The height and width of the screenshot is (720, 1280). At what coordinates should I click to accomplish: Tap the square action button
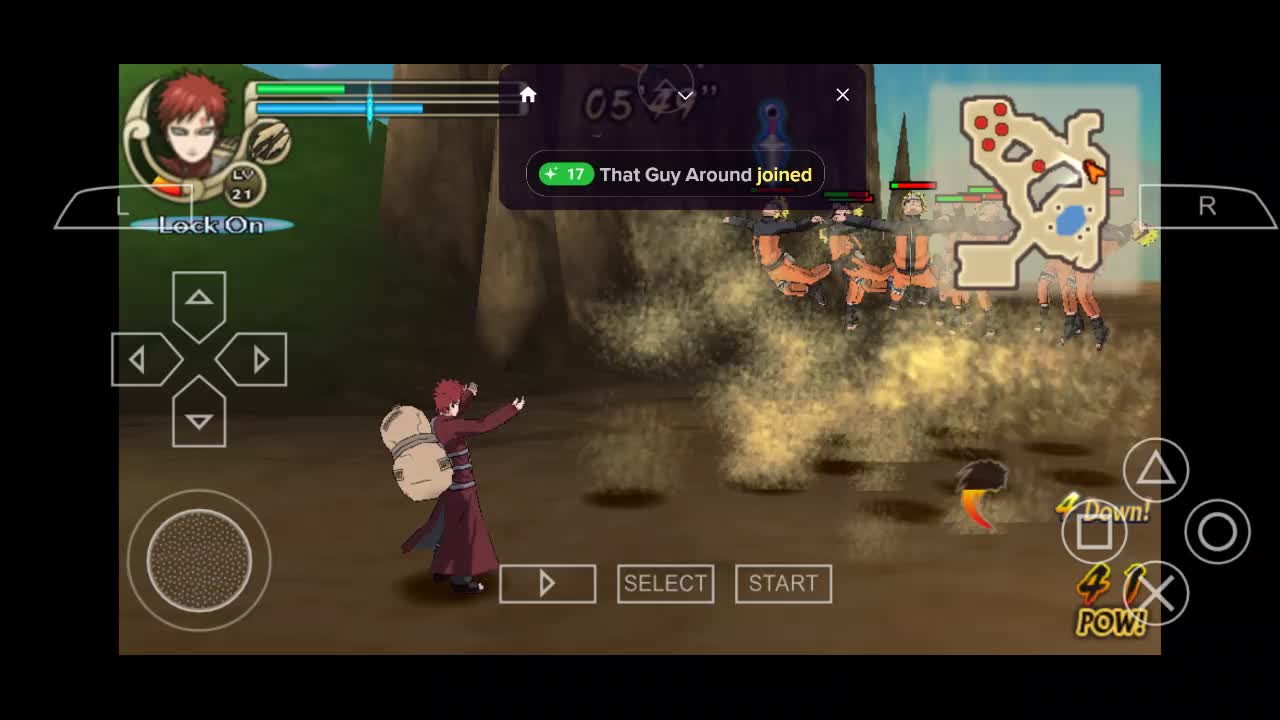pyautogui.click(x=1094, y=532)
